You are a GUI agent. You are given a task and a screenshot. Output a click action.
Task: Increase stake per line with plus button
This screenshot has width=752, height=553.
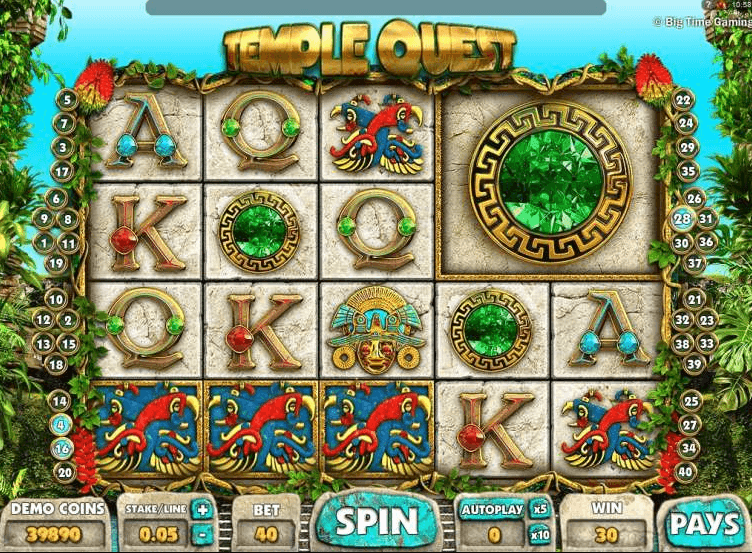click(x=203, y=510)
